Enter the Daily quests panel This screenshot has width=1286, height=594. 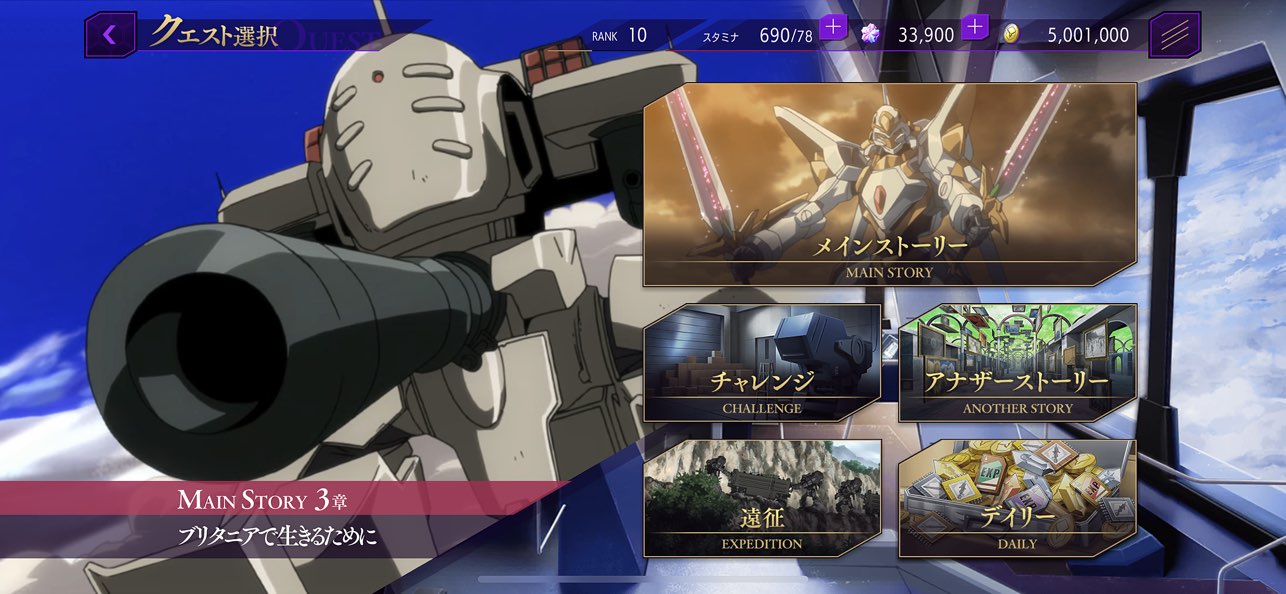pyautogui.click(x=1017, y=498)
